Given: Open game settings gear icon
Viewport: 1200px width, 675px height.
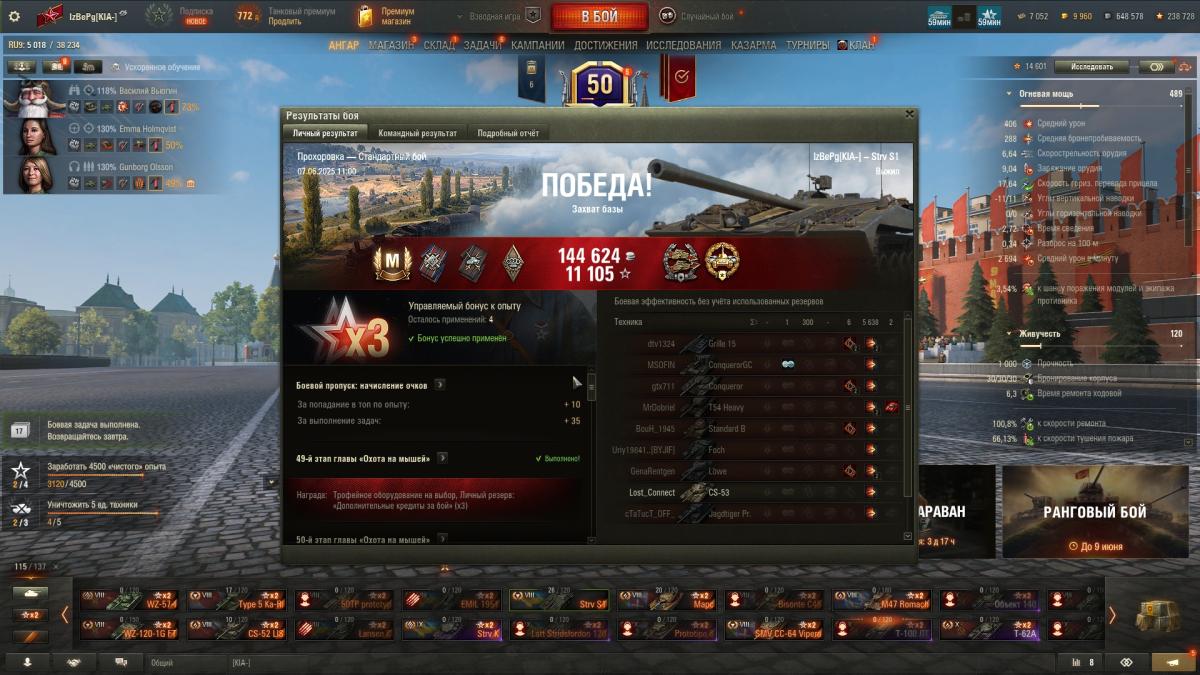Looking at the screenshot, I should pos(14,16).
